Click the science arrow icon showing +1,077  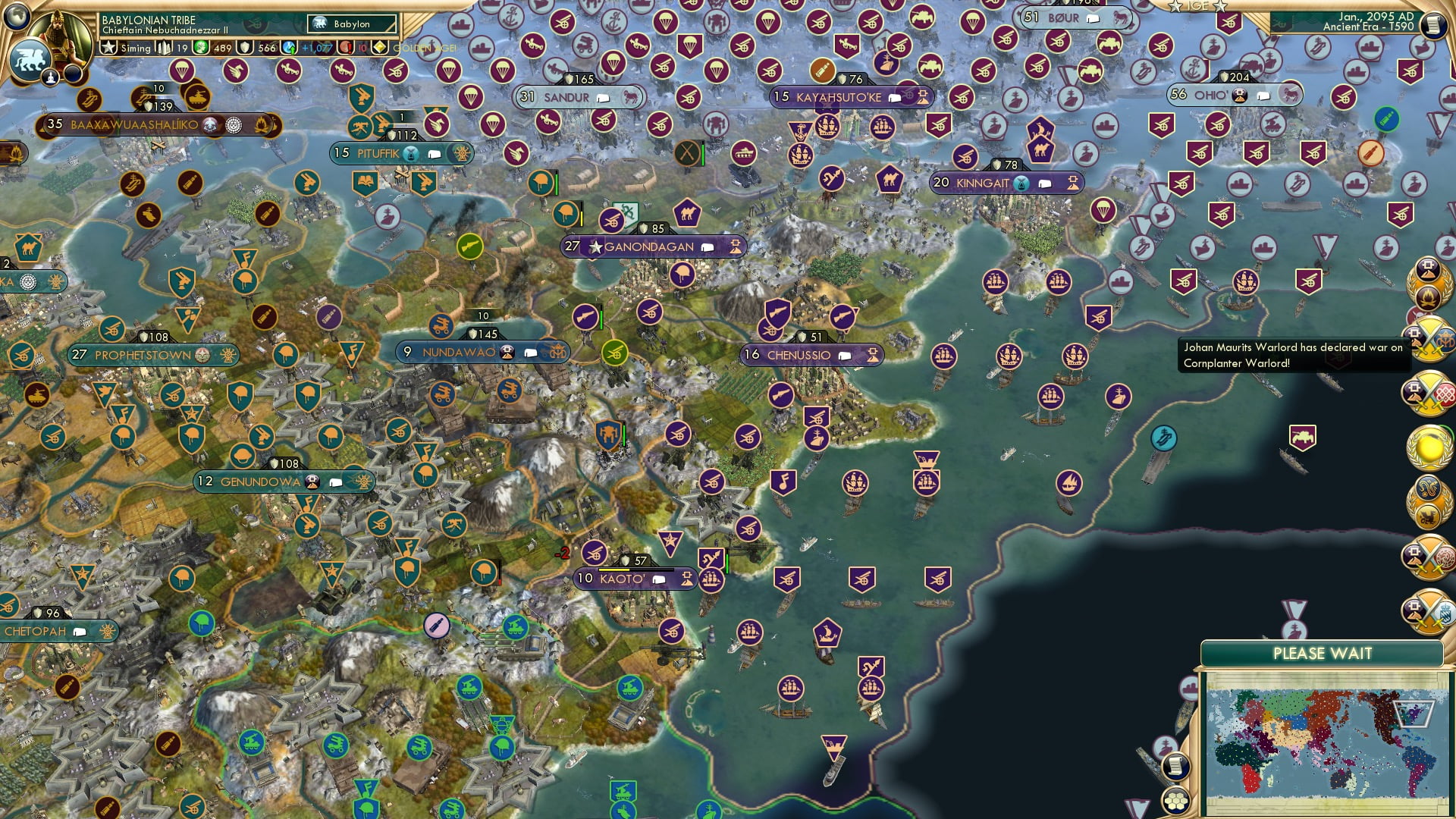(x=287, y=47)
